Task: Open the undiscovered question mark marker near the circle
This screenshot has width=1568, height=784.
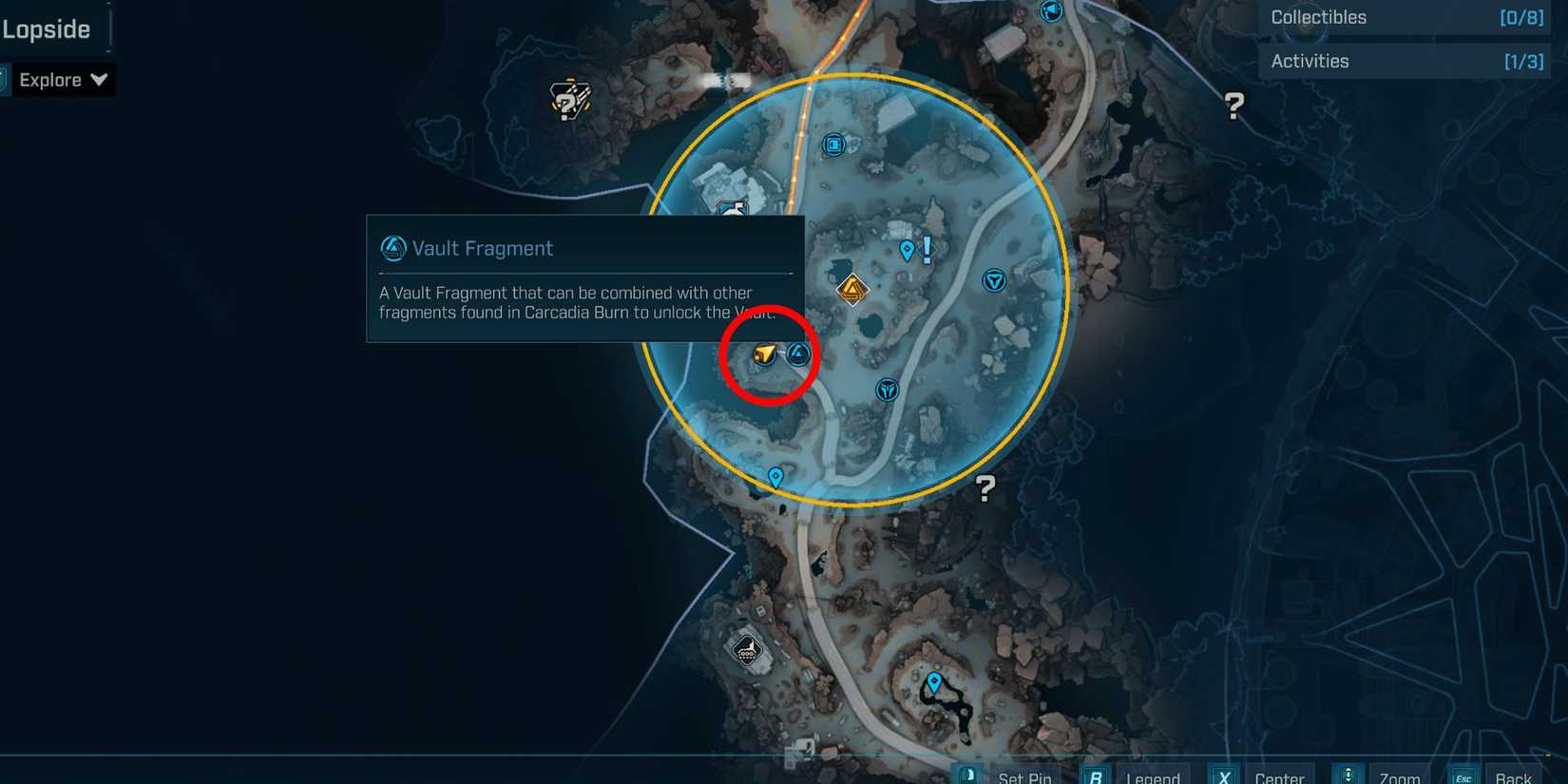Action: pos(984,488)
